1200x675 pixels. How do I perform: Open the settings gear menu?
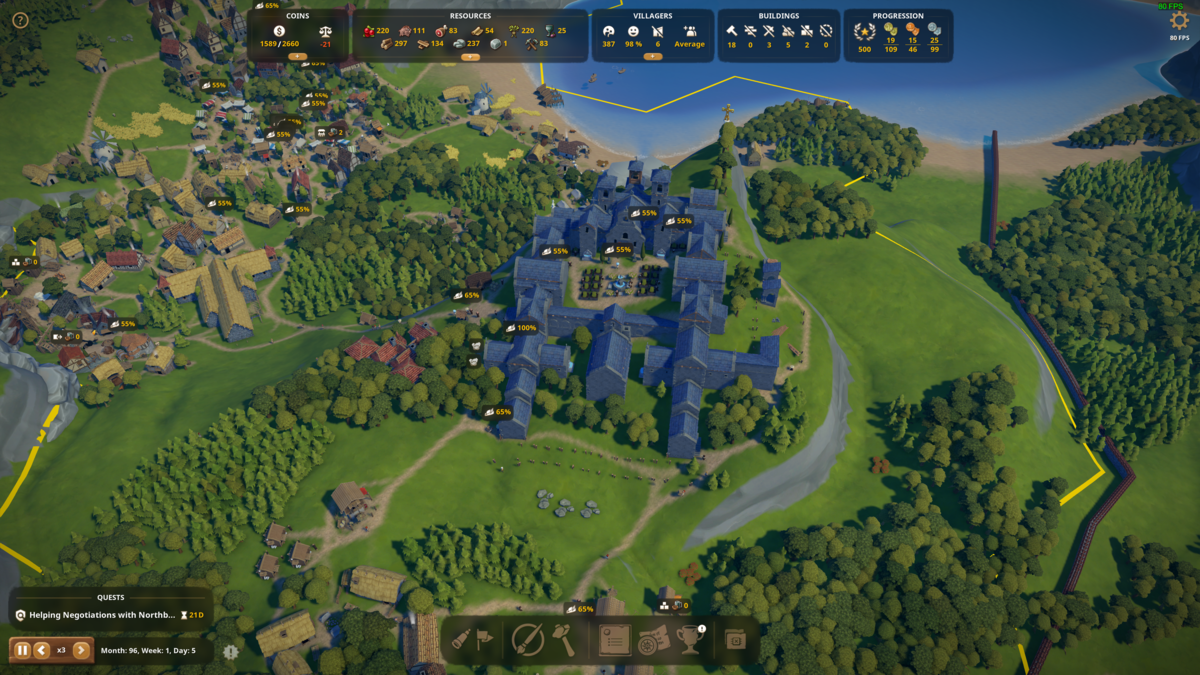(1179, 21)
